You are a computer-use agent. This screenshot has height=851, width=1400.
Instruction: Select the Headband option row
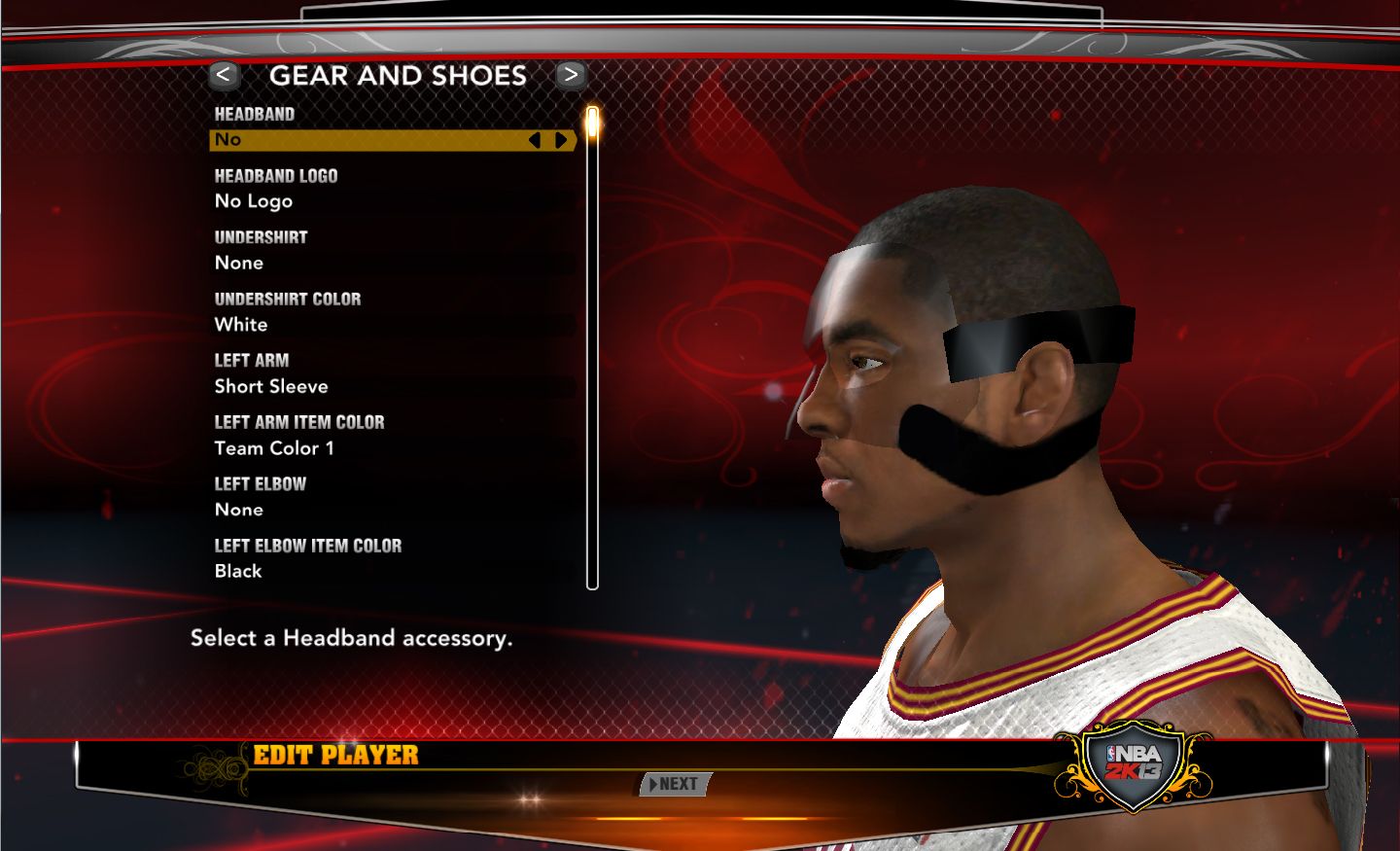point(369,140)
